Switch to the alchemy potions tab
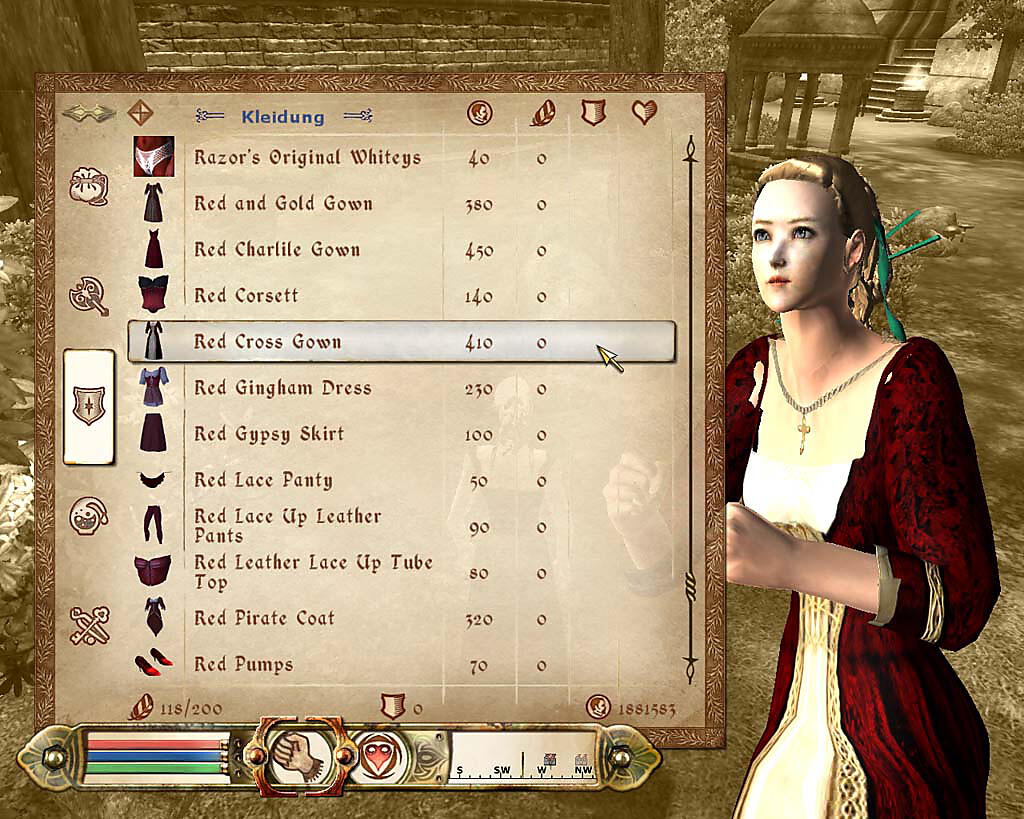1024x819 pixels. click(x=88, y=516)
